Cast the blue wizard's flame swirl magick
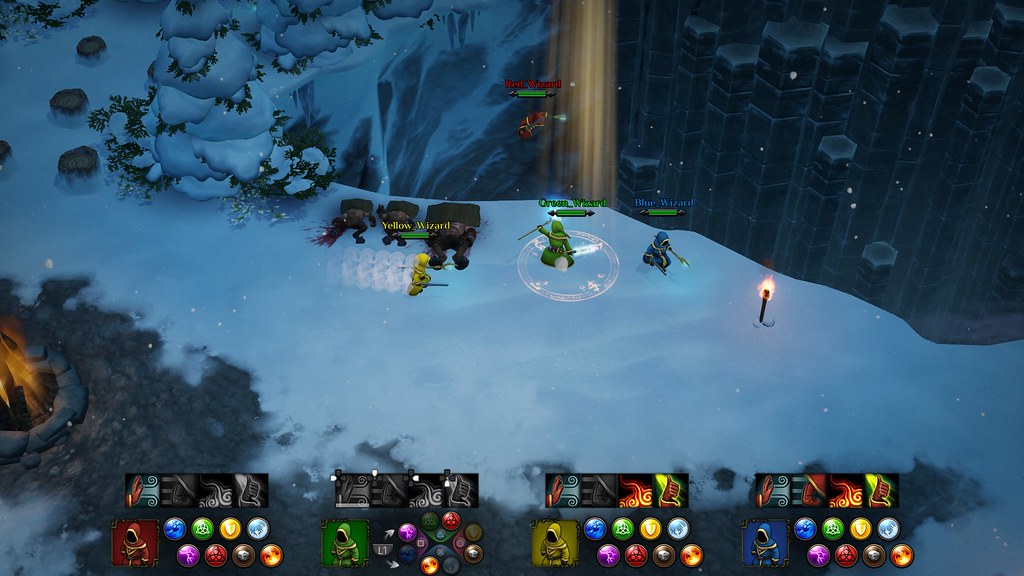The width and height of the screenshot is (1024, 576). [x=845, y=490]
